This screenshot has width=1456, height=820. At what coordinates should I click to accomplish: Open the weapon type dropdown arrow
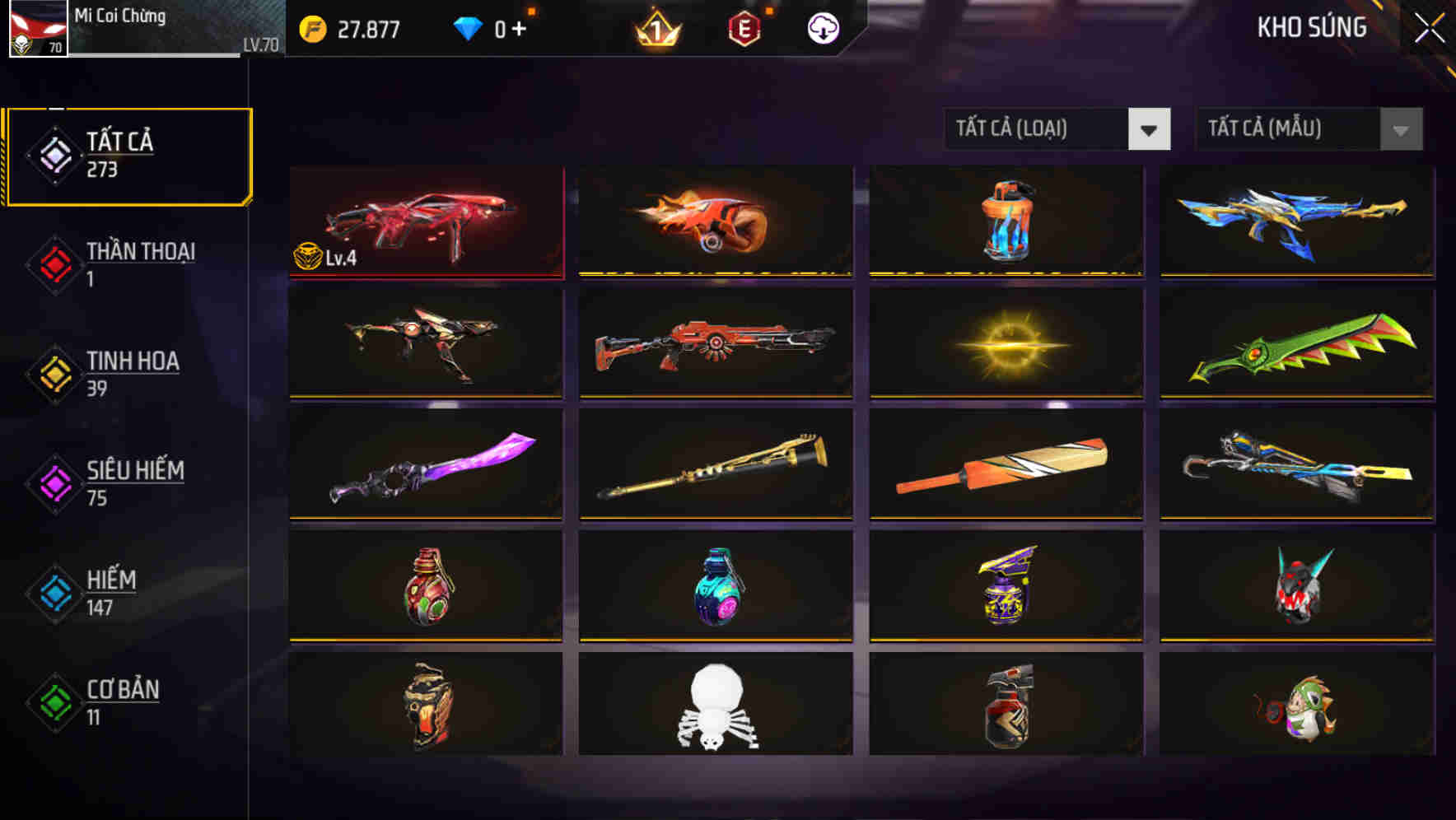coord(1150,129)
